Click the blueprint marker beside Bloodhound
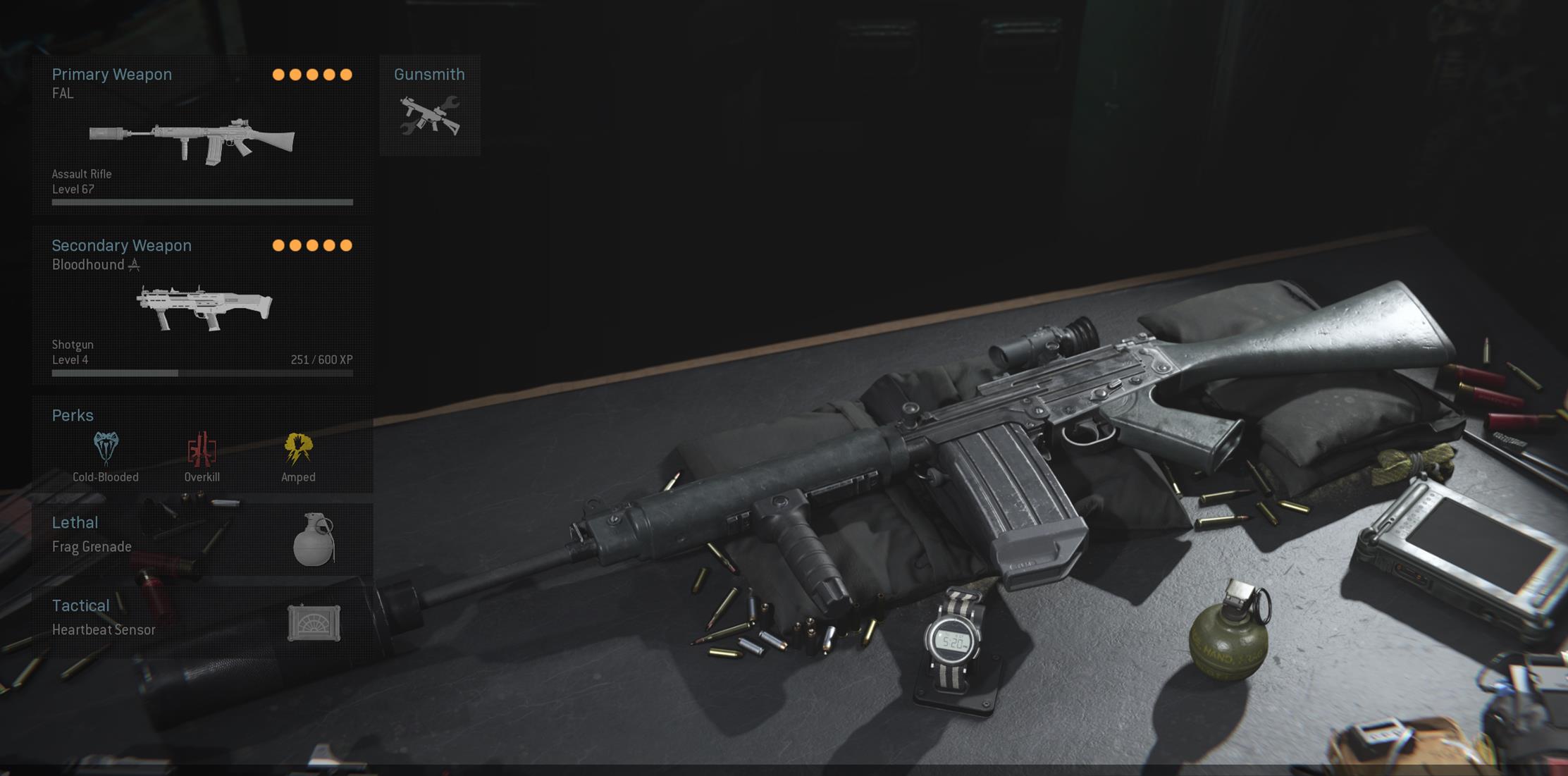Image resolution: width=1568 pixels, height=776 pixels. (135, 264)
